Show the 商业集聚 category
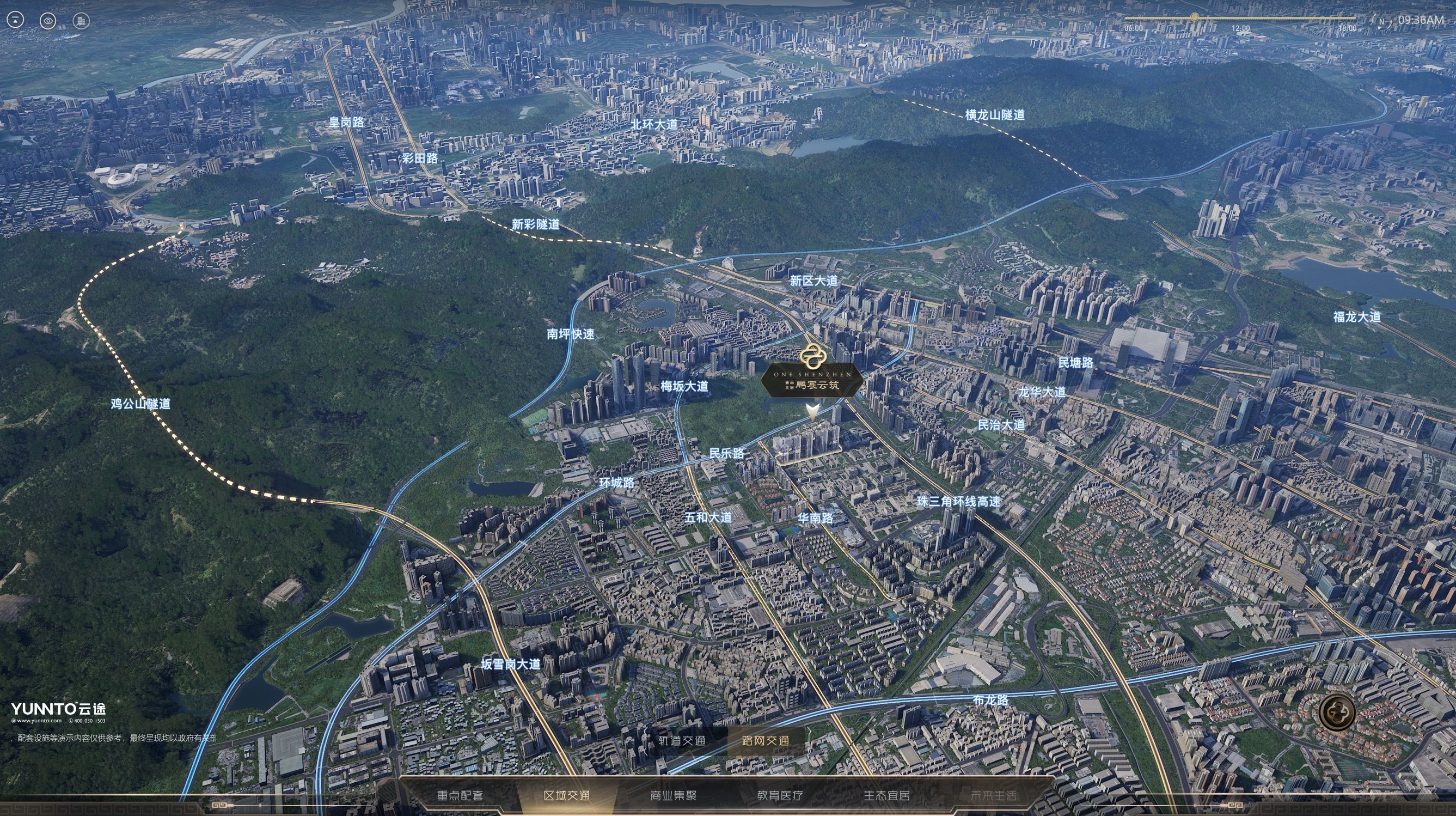Screen dimensions: 1456x816 click(x=673, y=796)
